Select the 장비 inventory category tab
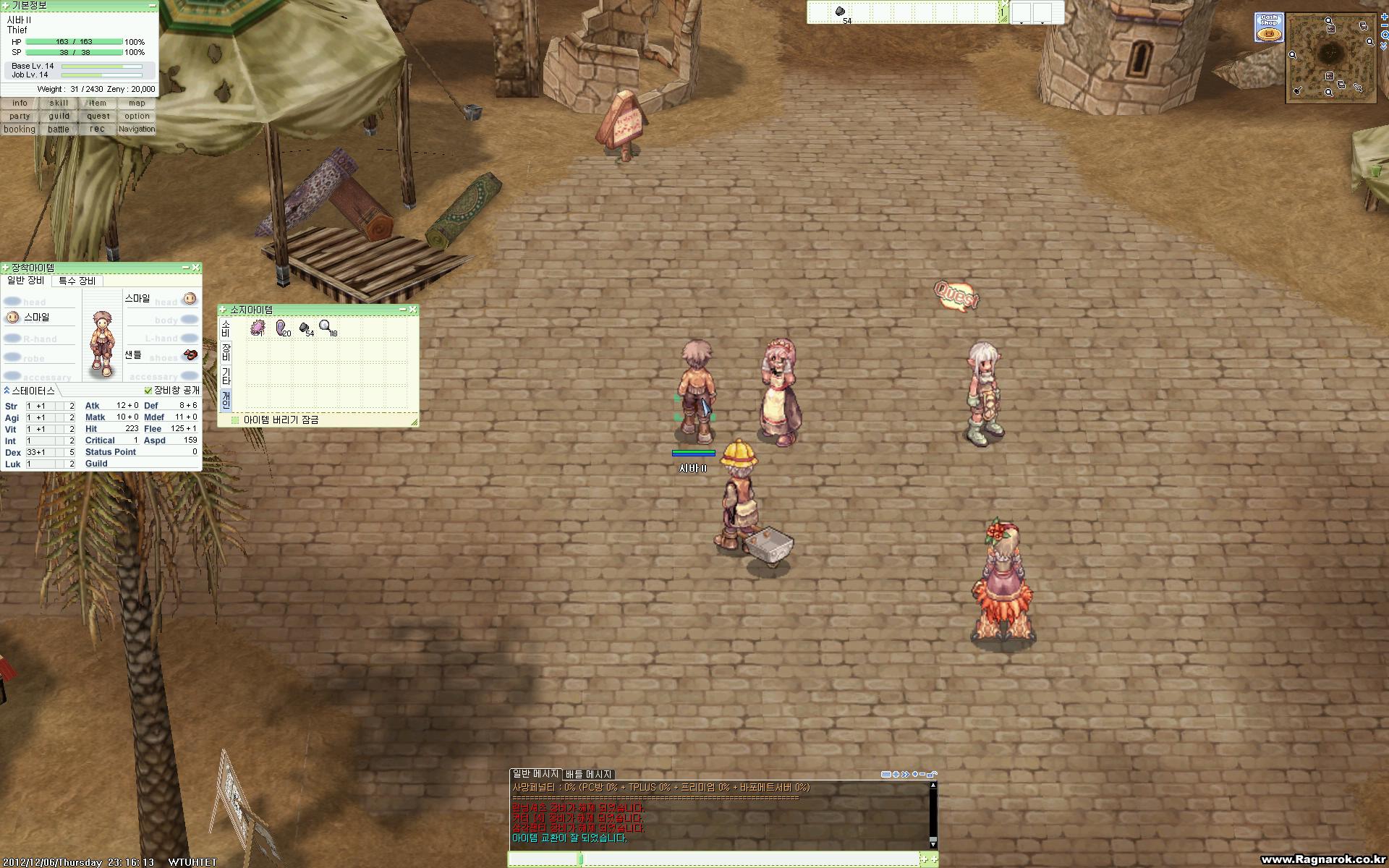 tap(226, 352)
